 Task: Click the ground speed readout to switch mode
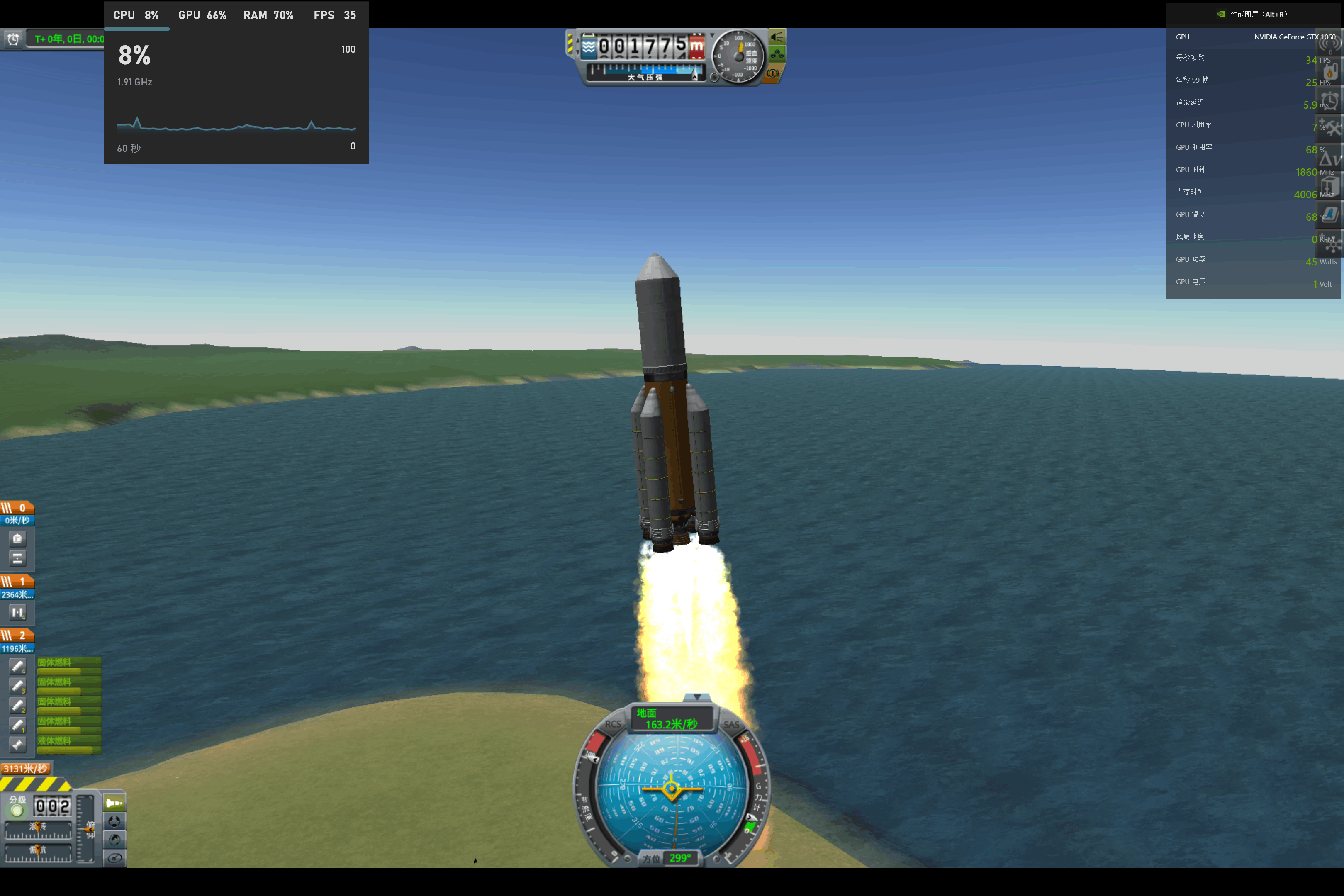coord(672,719)
